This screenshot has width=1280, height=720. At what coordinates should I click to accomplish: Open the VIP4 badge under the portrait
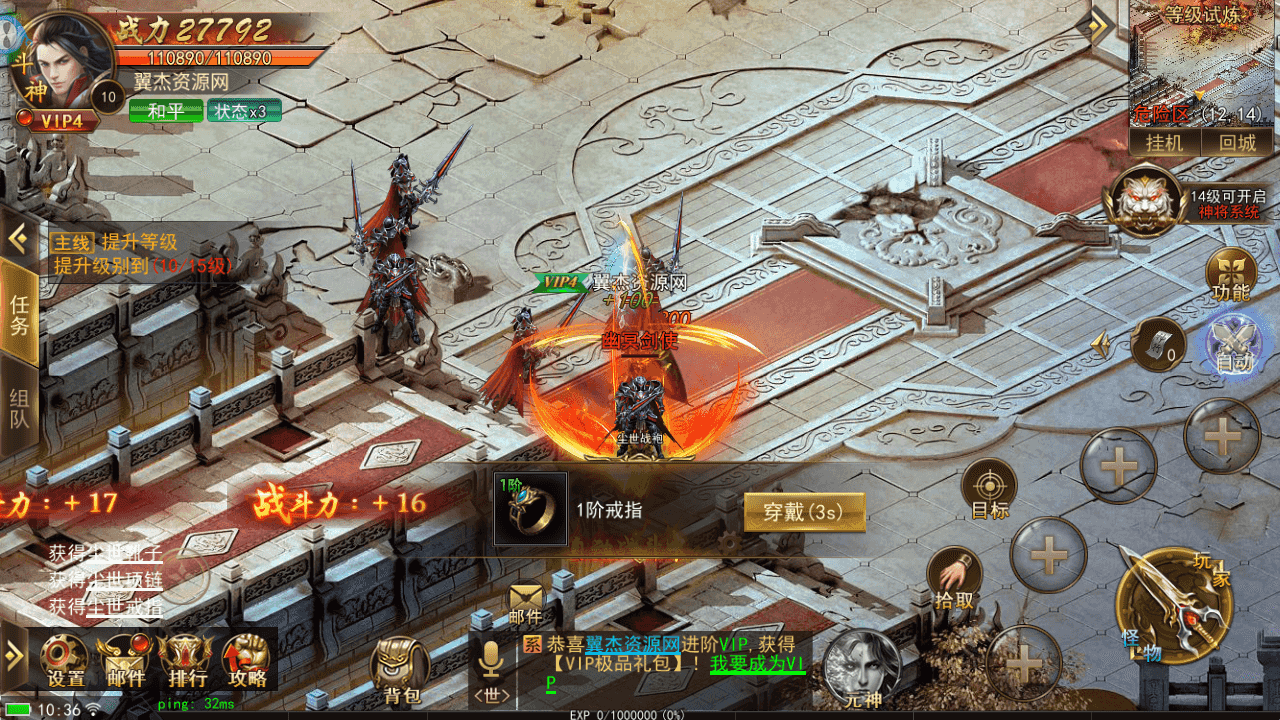(x=60, y=120)
